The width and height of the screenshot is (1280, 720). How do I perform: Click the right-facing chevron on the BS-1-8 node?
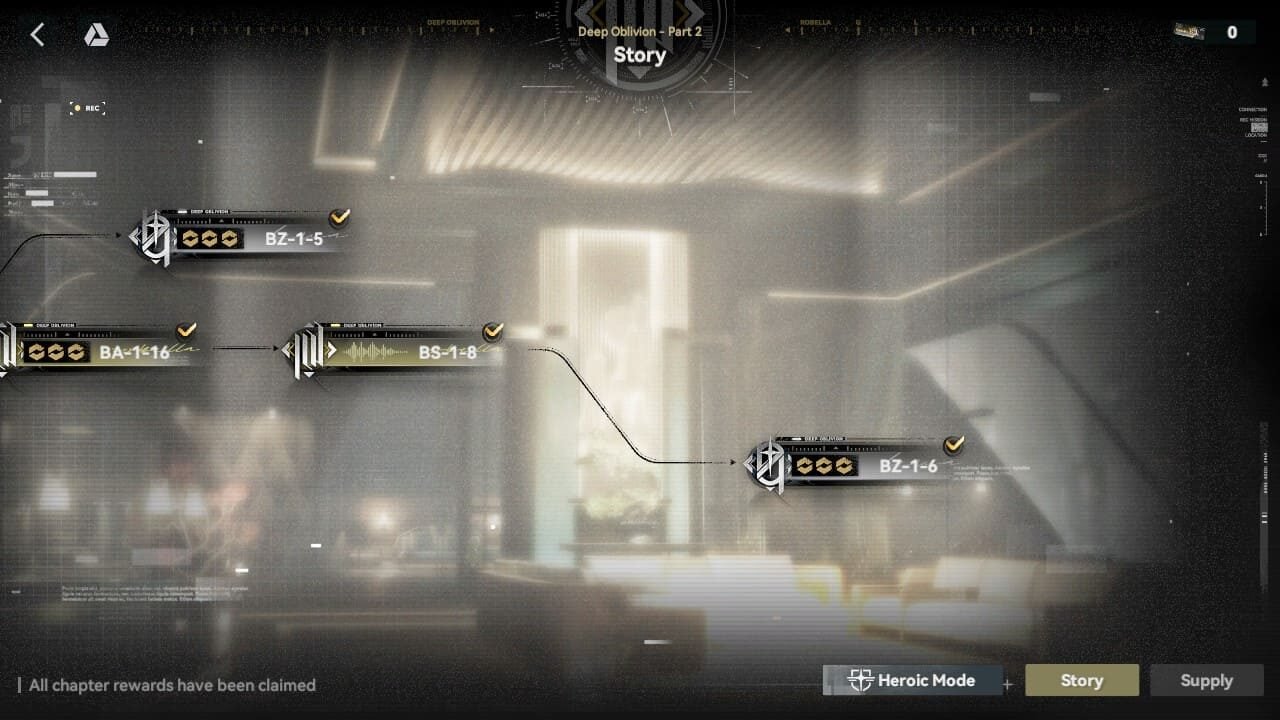[333, 350]
